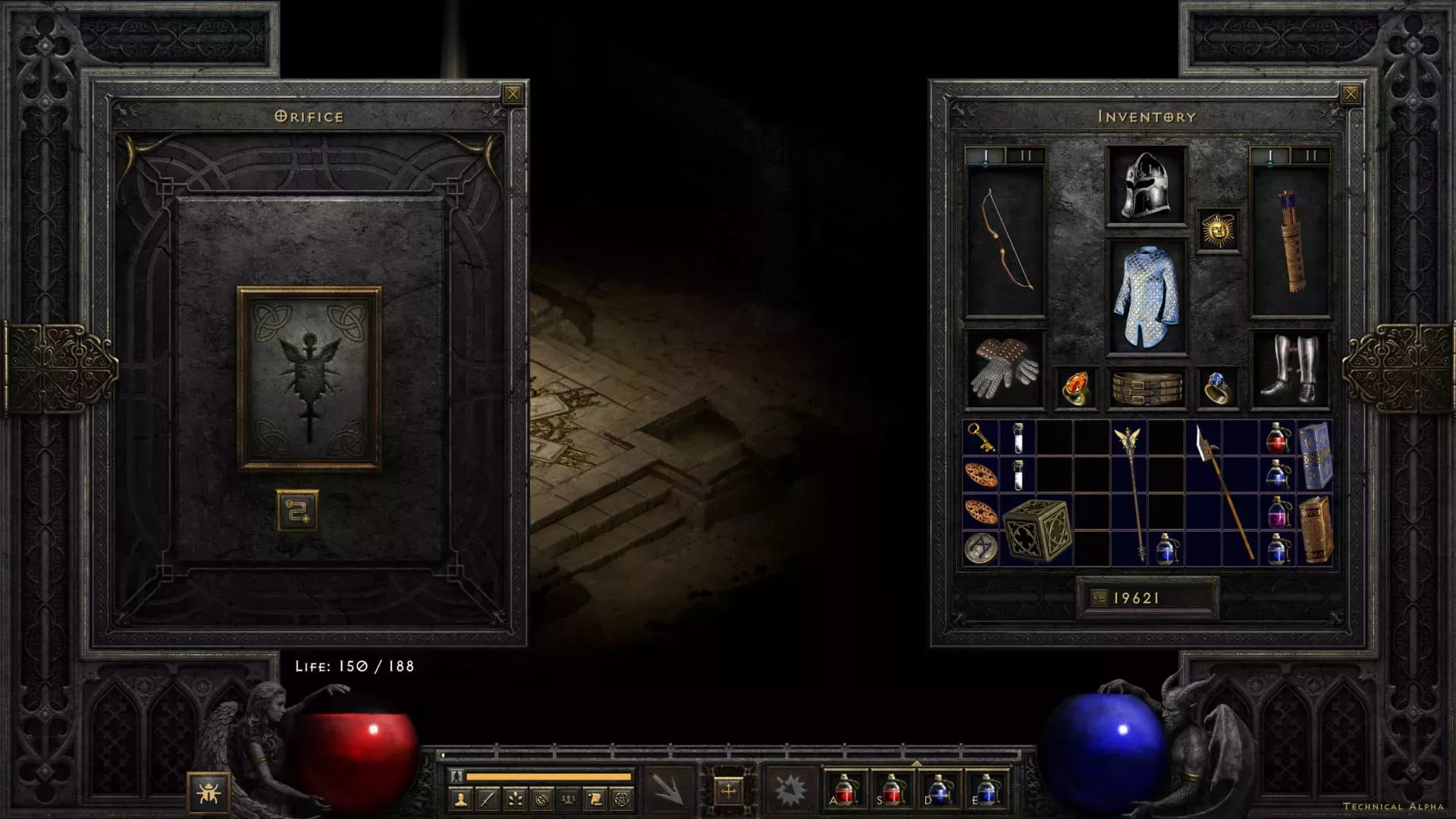Switch the bow weapon slot to setup II
Viewport: 1456px width, 819px height.
coord(1025,155)
